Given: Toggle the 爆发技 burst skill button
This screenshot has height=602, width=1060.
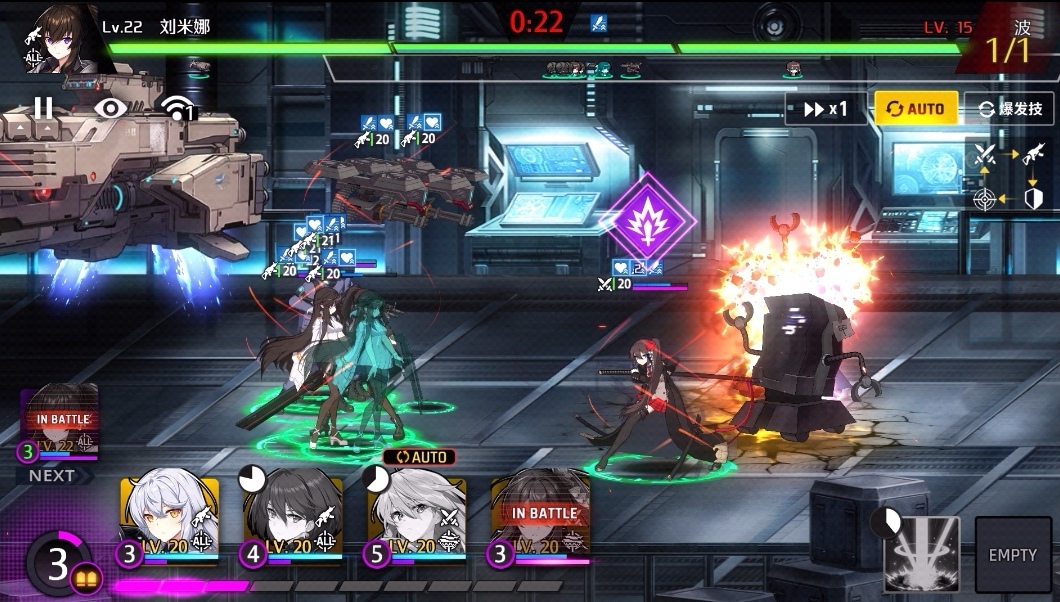Looking at the screenshot, I should coord(1009,109).
